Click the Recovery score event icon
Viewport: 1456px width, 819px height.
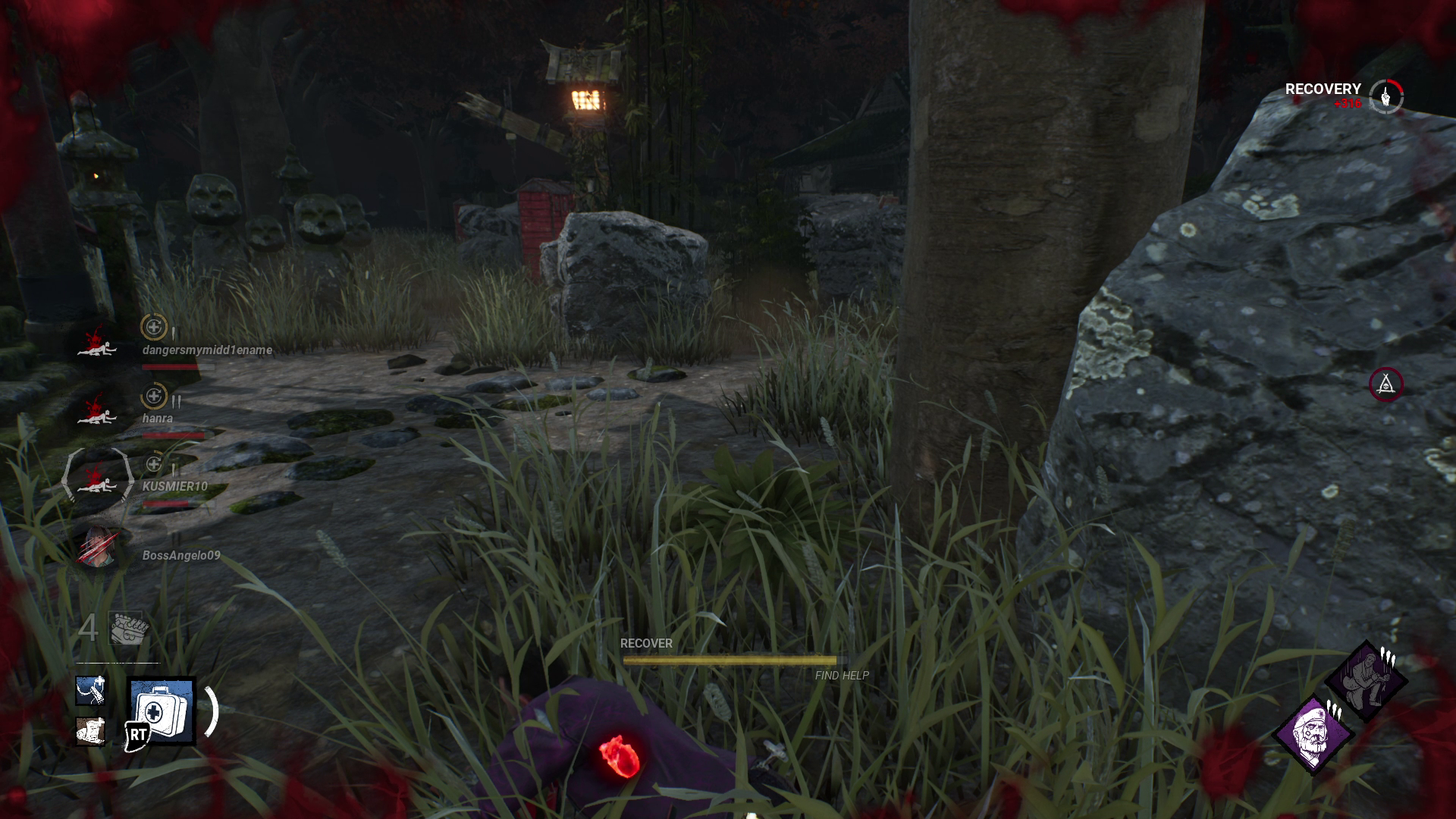coord(1386,96)
